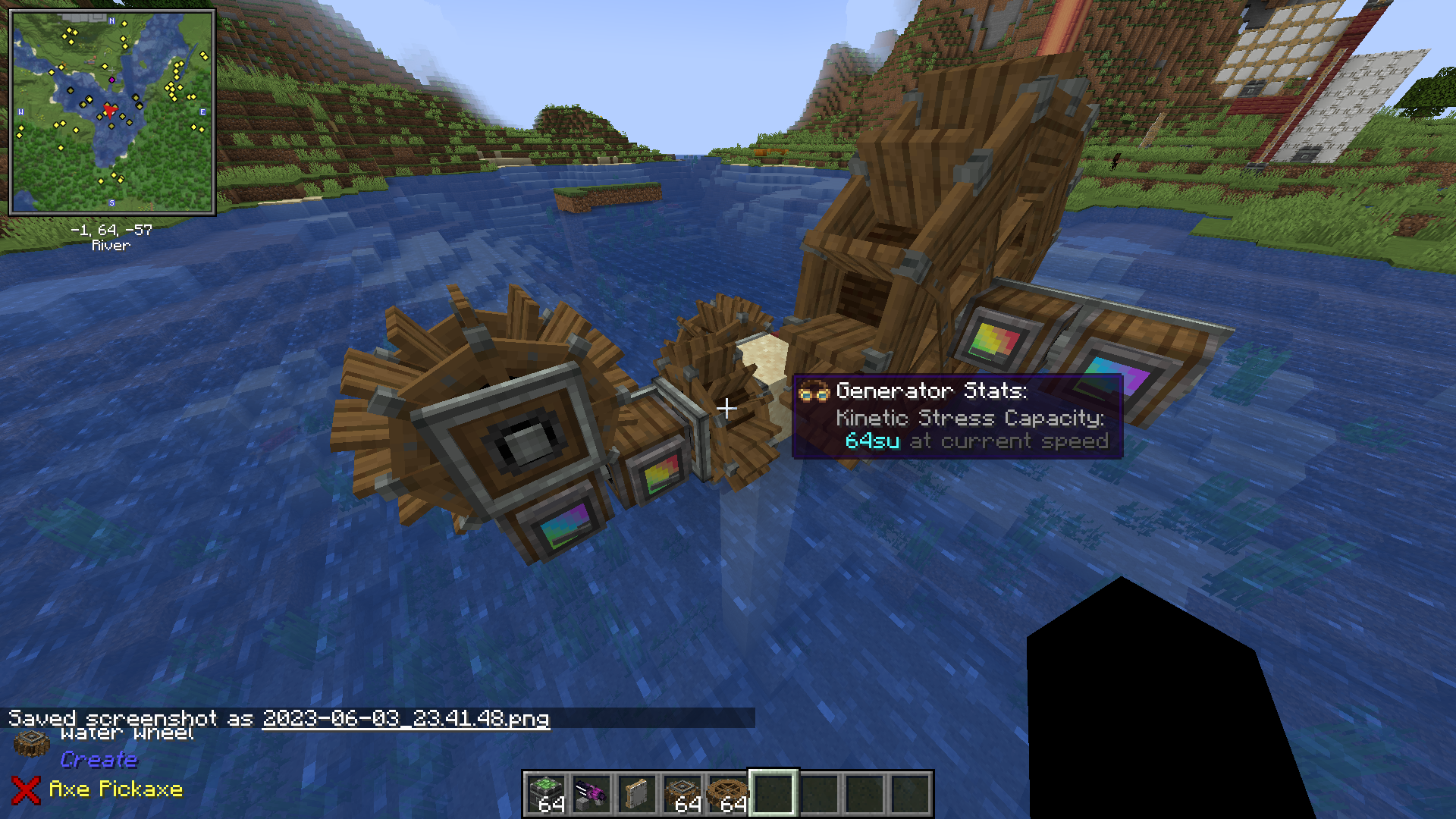Select the purple worldshaper tool slot
Viewport: 1456px width, 819px height.
coord(591,794)
